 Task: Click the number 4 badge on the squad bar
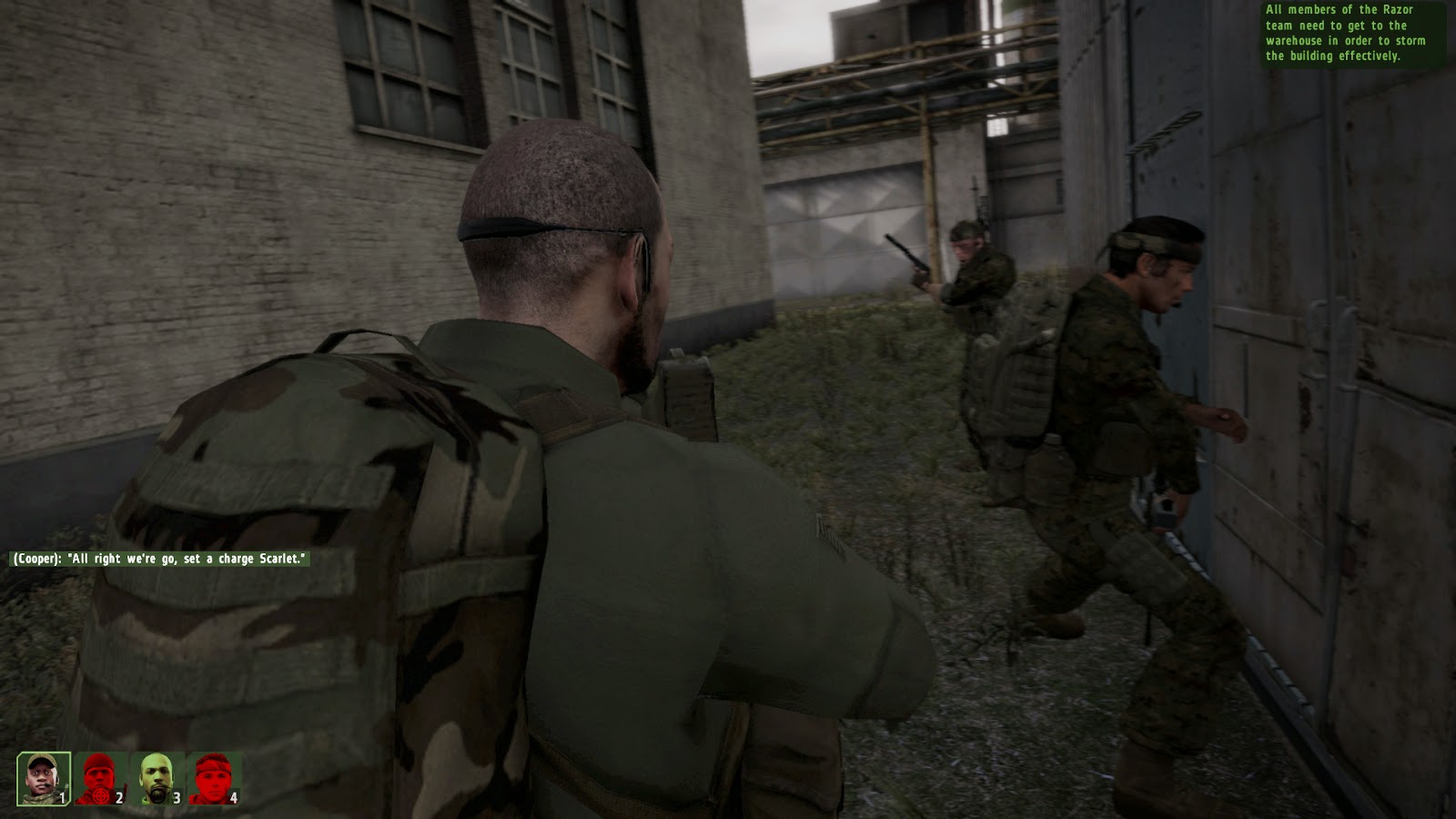tap(234, 797)
